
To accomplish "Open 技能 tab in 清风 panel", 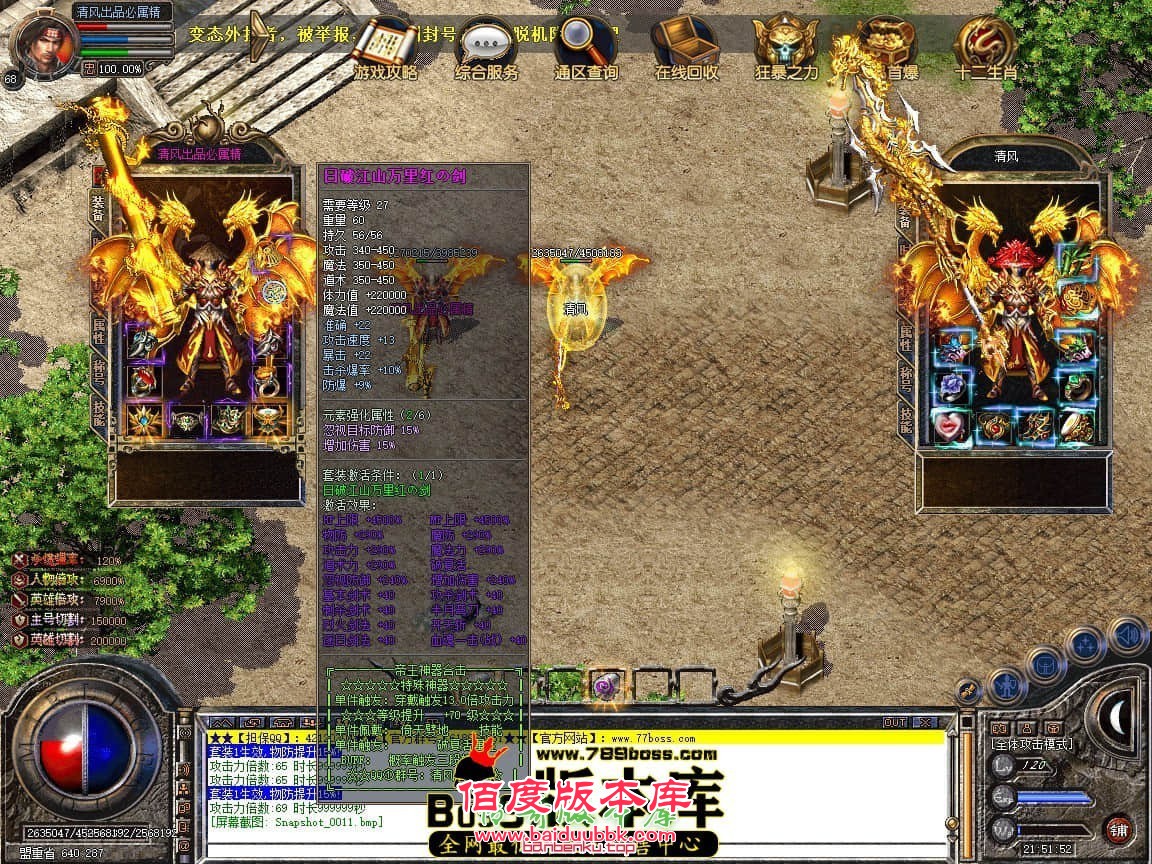I will tap(906, 424).
